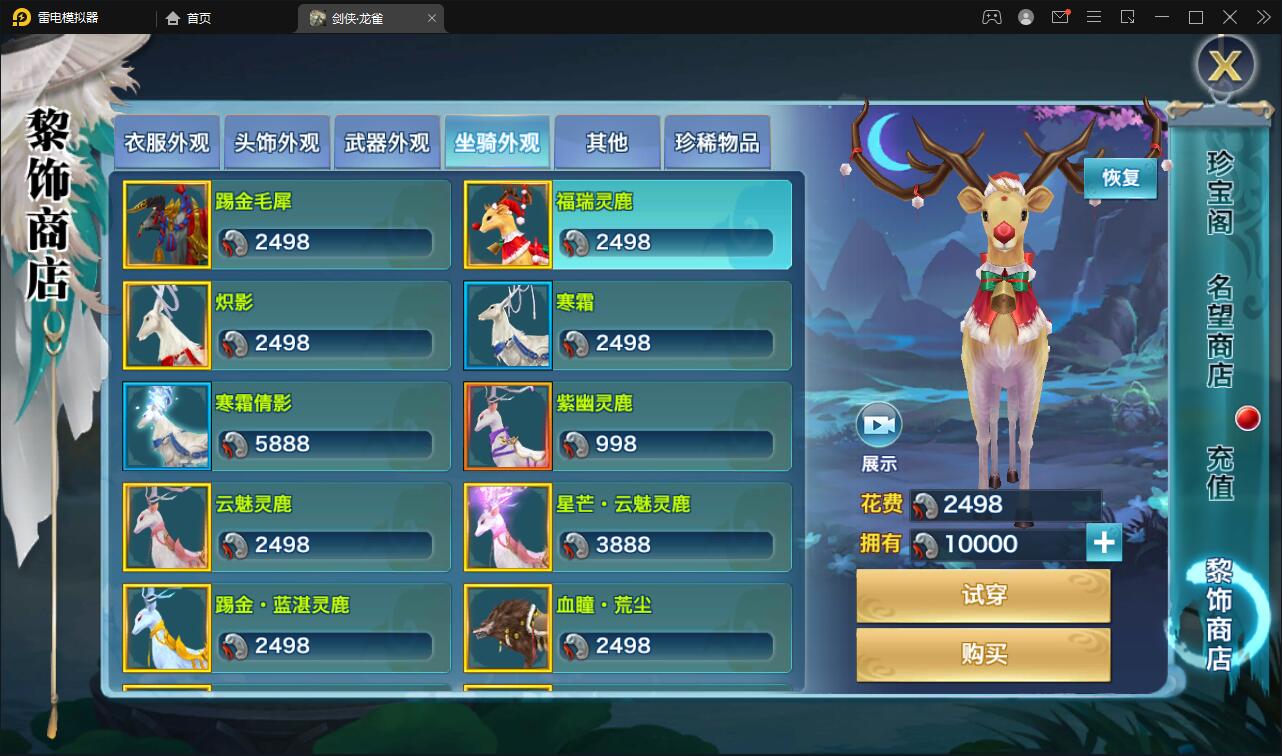Open the LDPlayer hamburger menu icon
The height and width of the screenshot is (756, 1282).
(1094, 17)
